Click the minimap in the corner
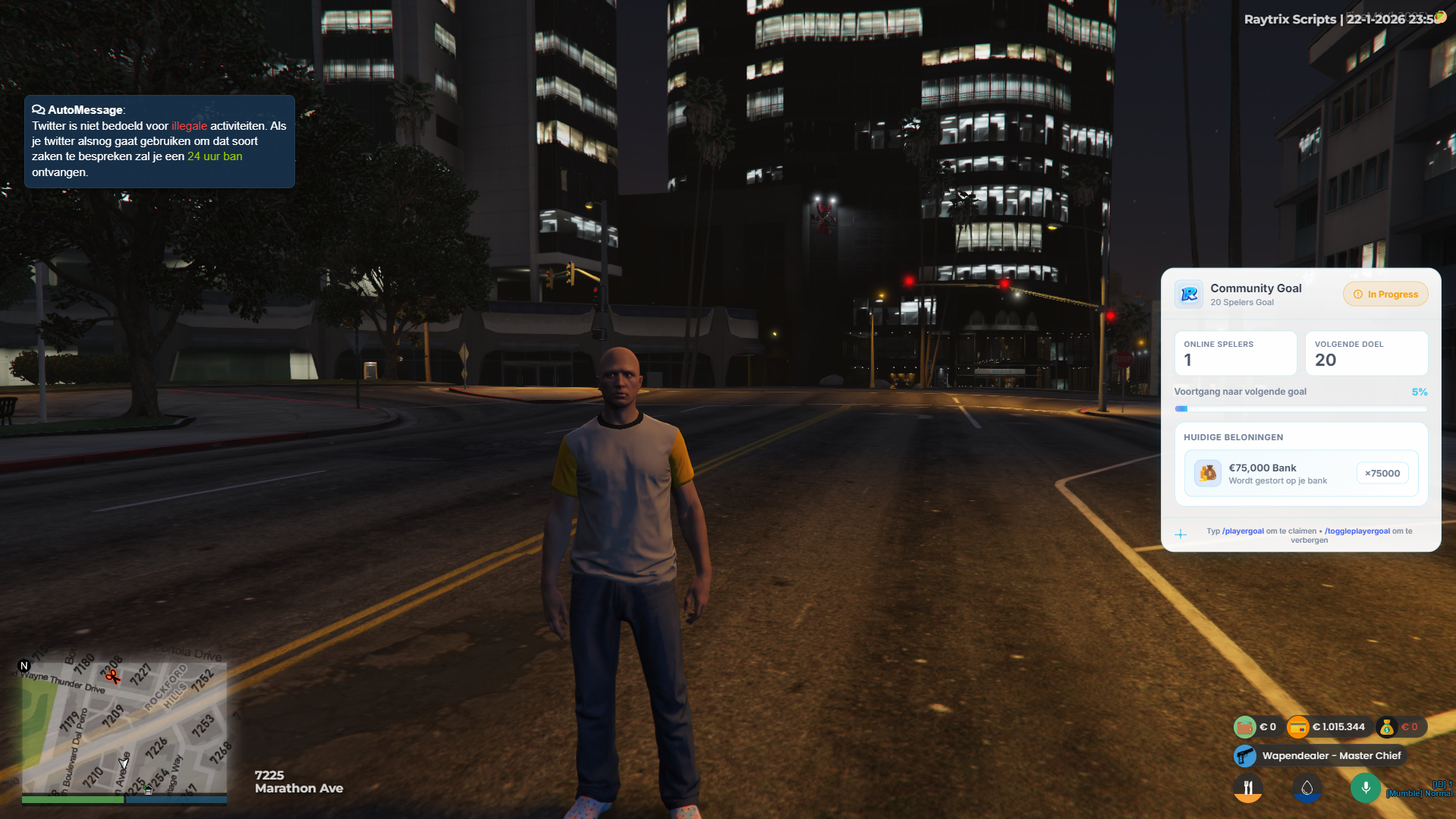1456x819 pixels. click(124, 725)
